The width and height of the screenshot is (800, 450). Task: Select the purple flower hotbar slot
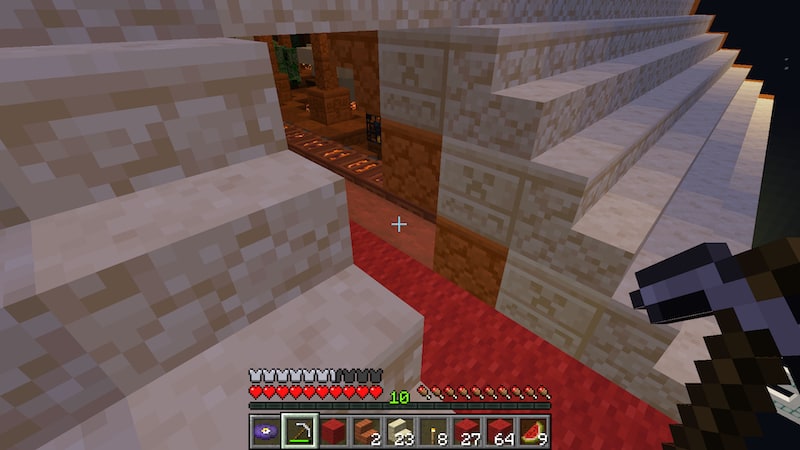265,431
